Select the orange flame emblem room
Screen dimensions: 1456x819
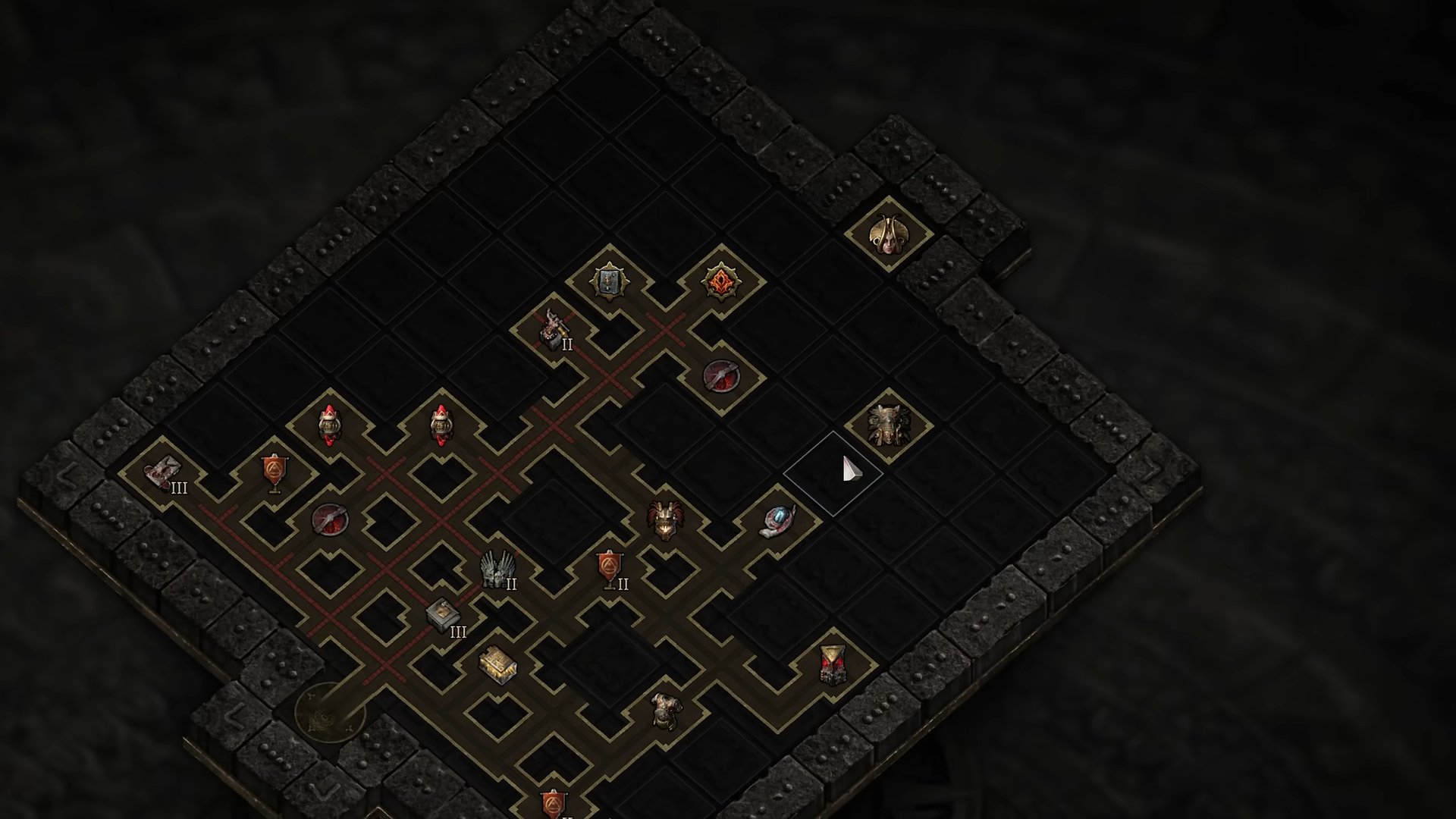coord(720,282)
